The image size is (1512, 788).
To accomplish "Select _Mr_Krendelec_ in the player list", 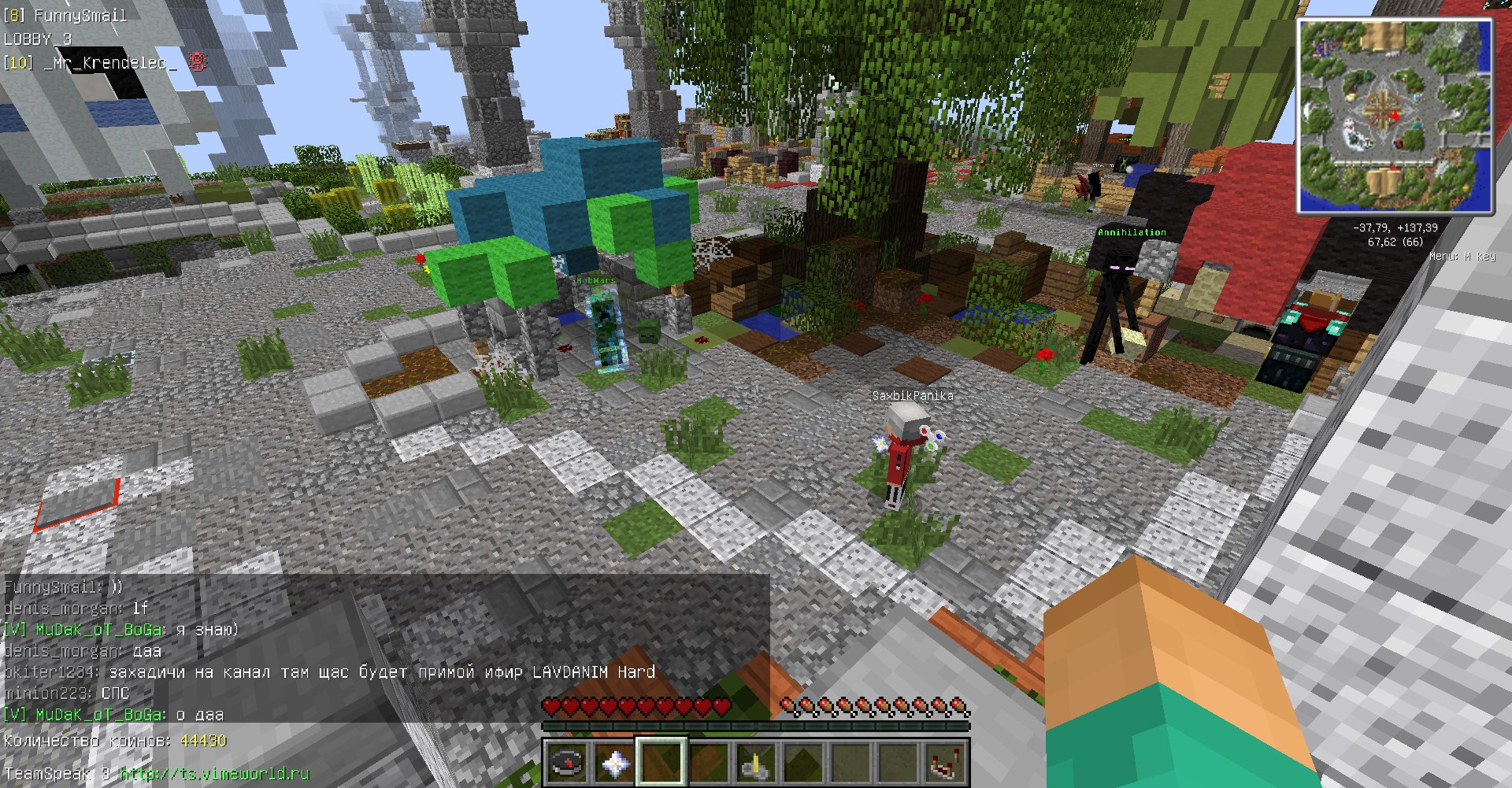I will [110, 63].
